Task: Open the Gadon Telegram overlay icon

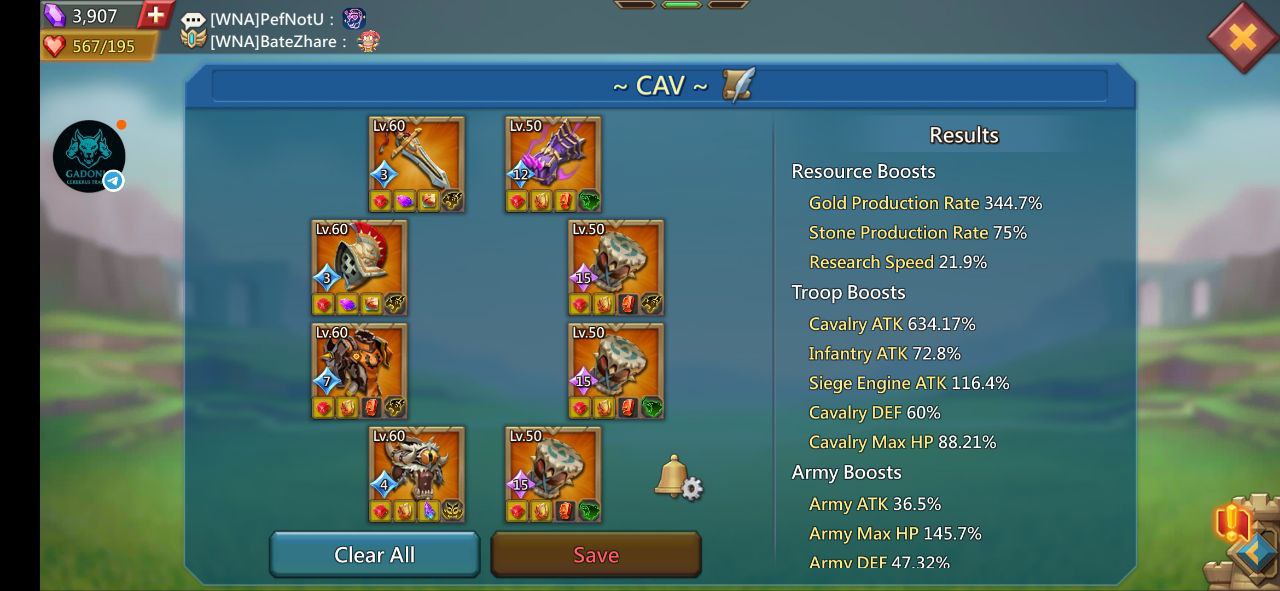Action: [89, 157]
